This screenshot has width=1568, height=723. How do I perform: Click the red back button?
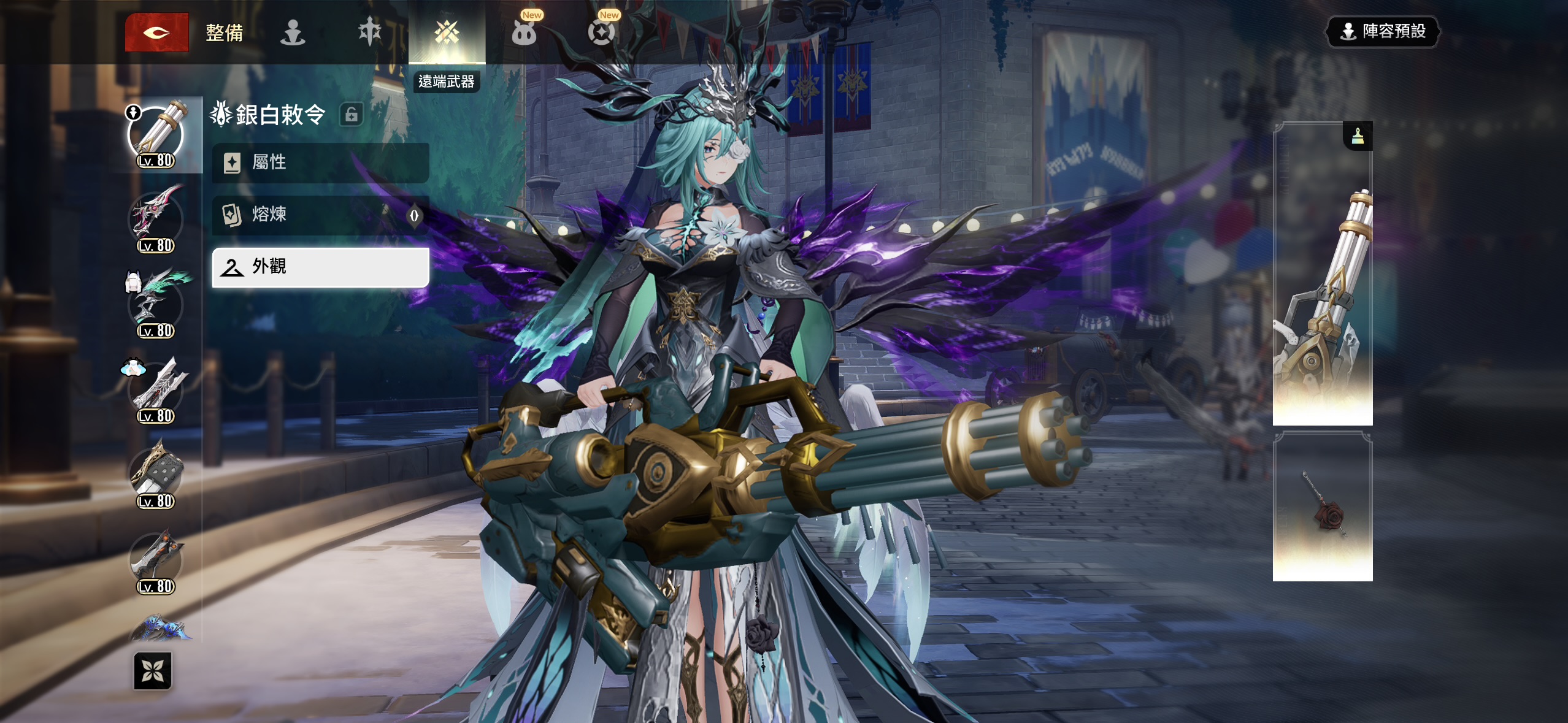pyautogui.click(x=156, y=33)
